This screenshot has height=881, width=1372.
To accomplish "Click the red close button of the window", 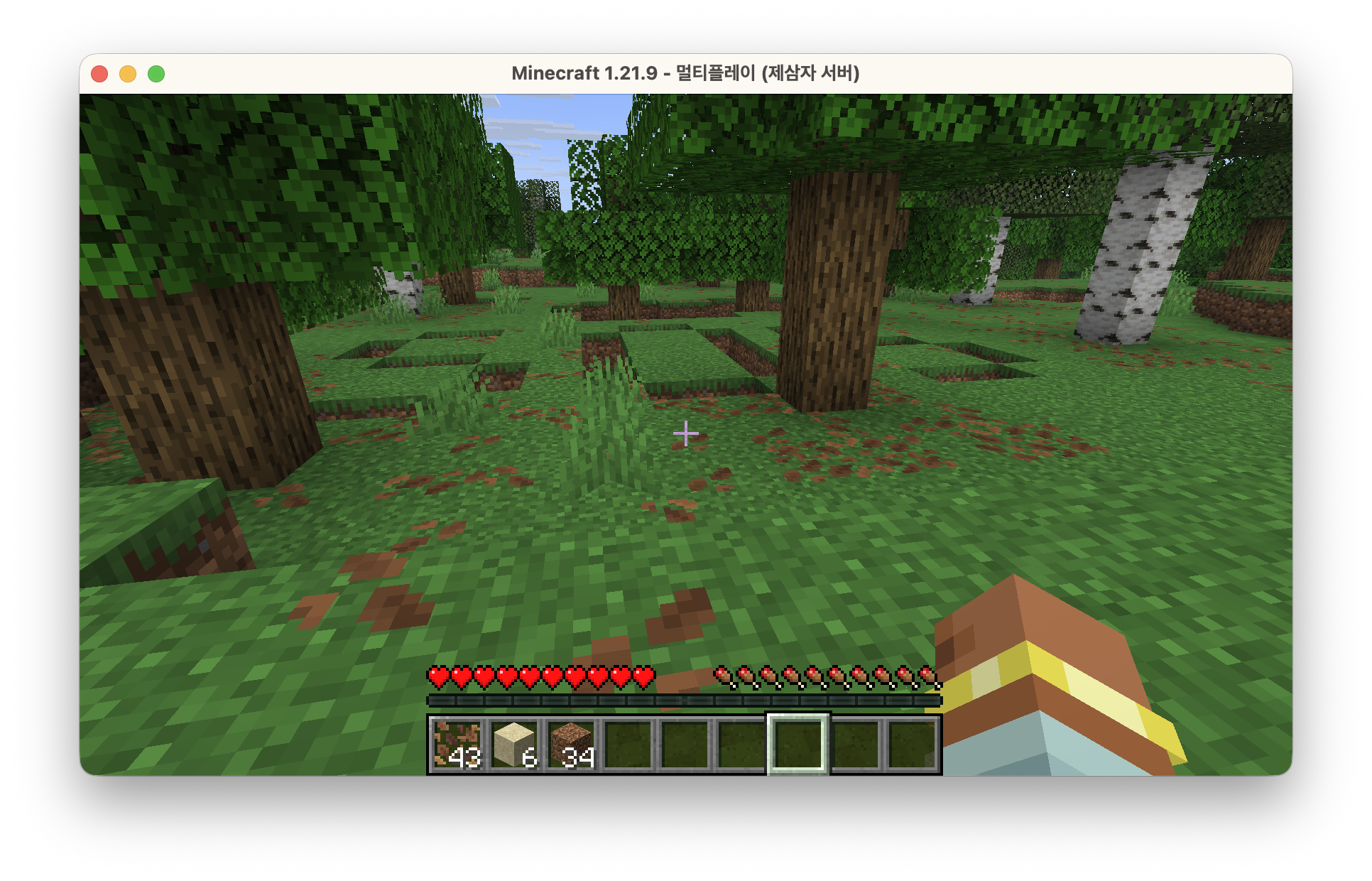I will coord(99,73).
